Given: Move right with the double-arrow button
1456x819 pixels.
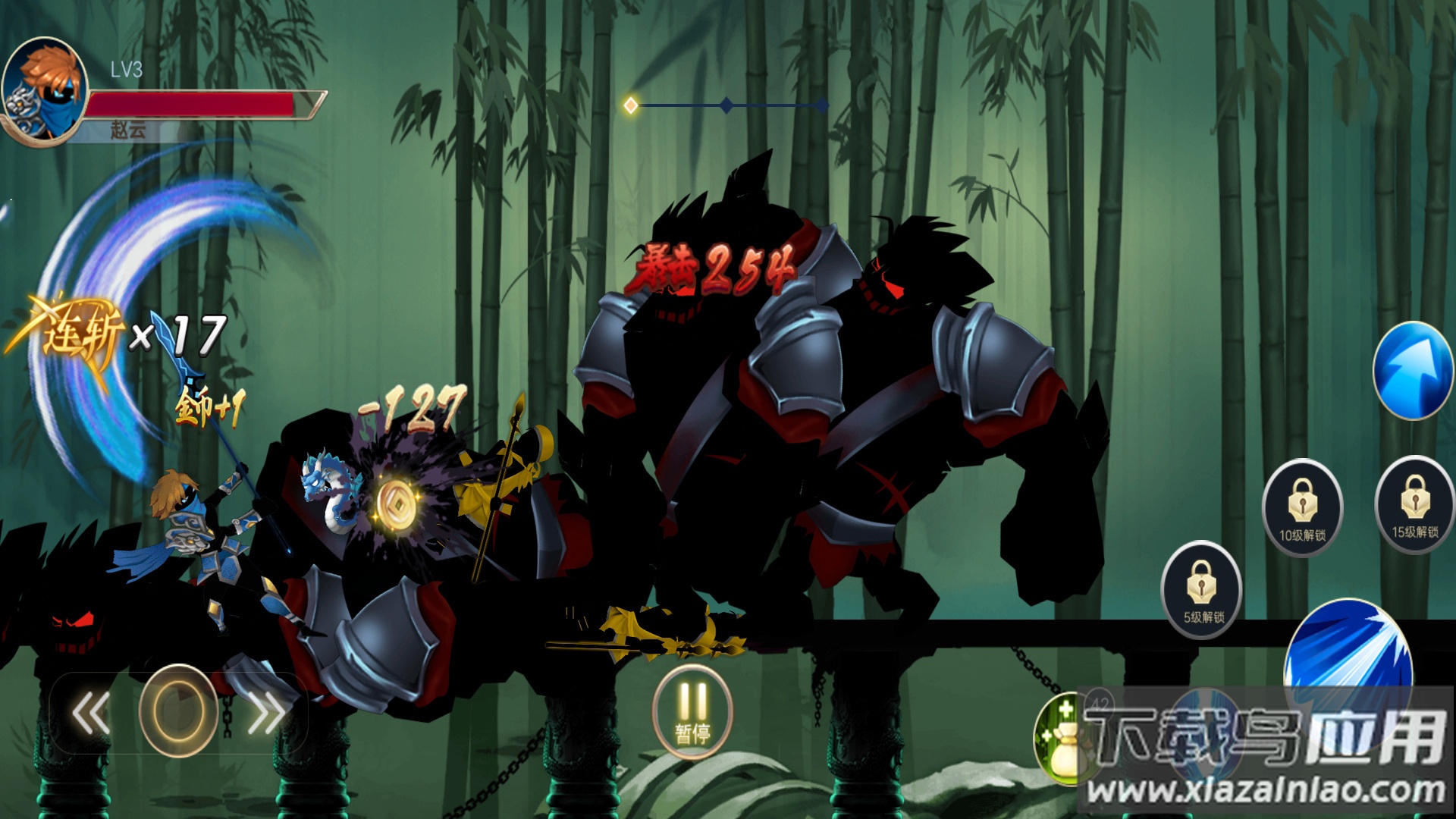Looking at the screenshot, I should [x=266, y=712].
